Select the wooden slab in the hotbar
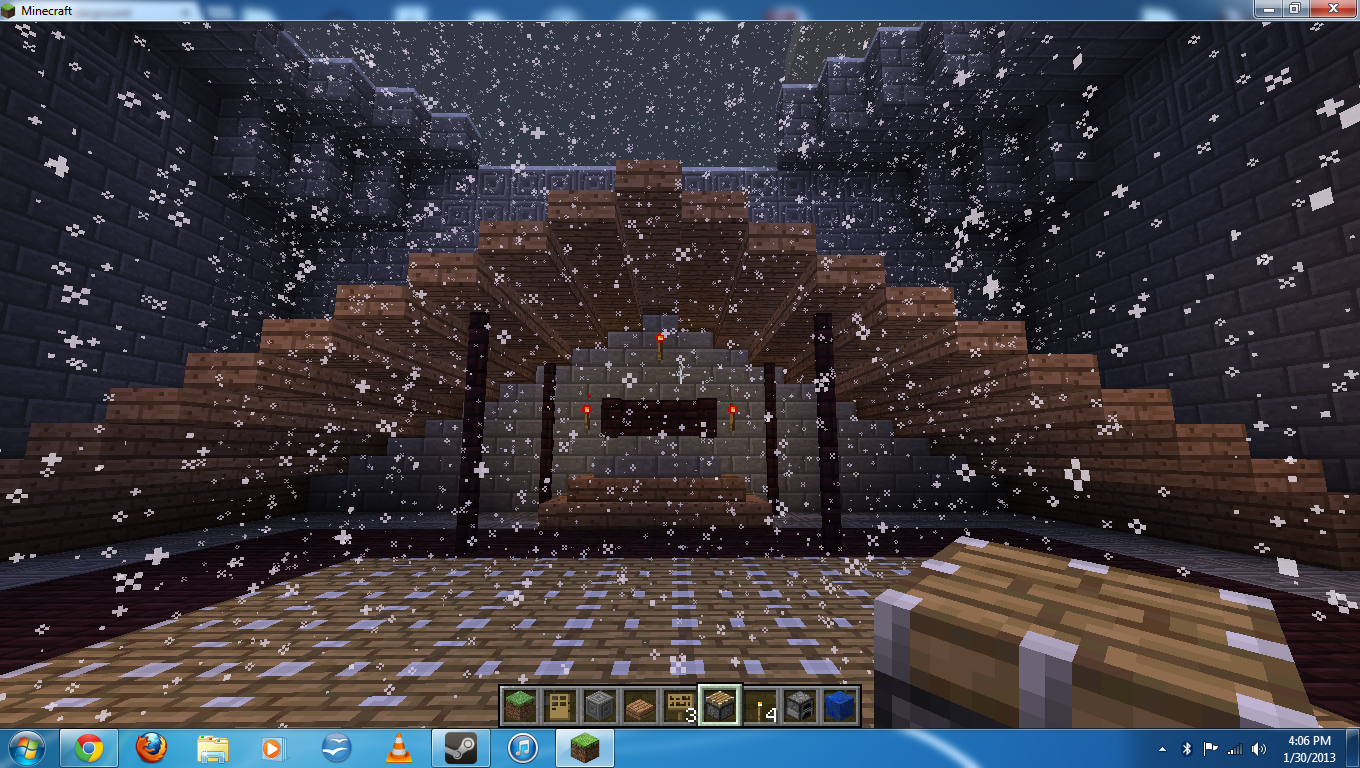This screenshot has width=1360, height=768. 640,705
